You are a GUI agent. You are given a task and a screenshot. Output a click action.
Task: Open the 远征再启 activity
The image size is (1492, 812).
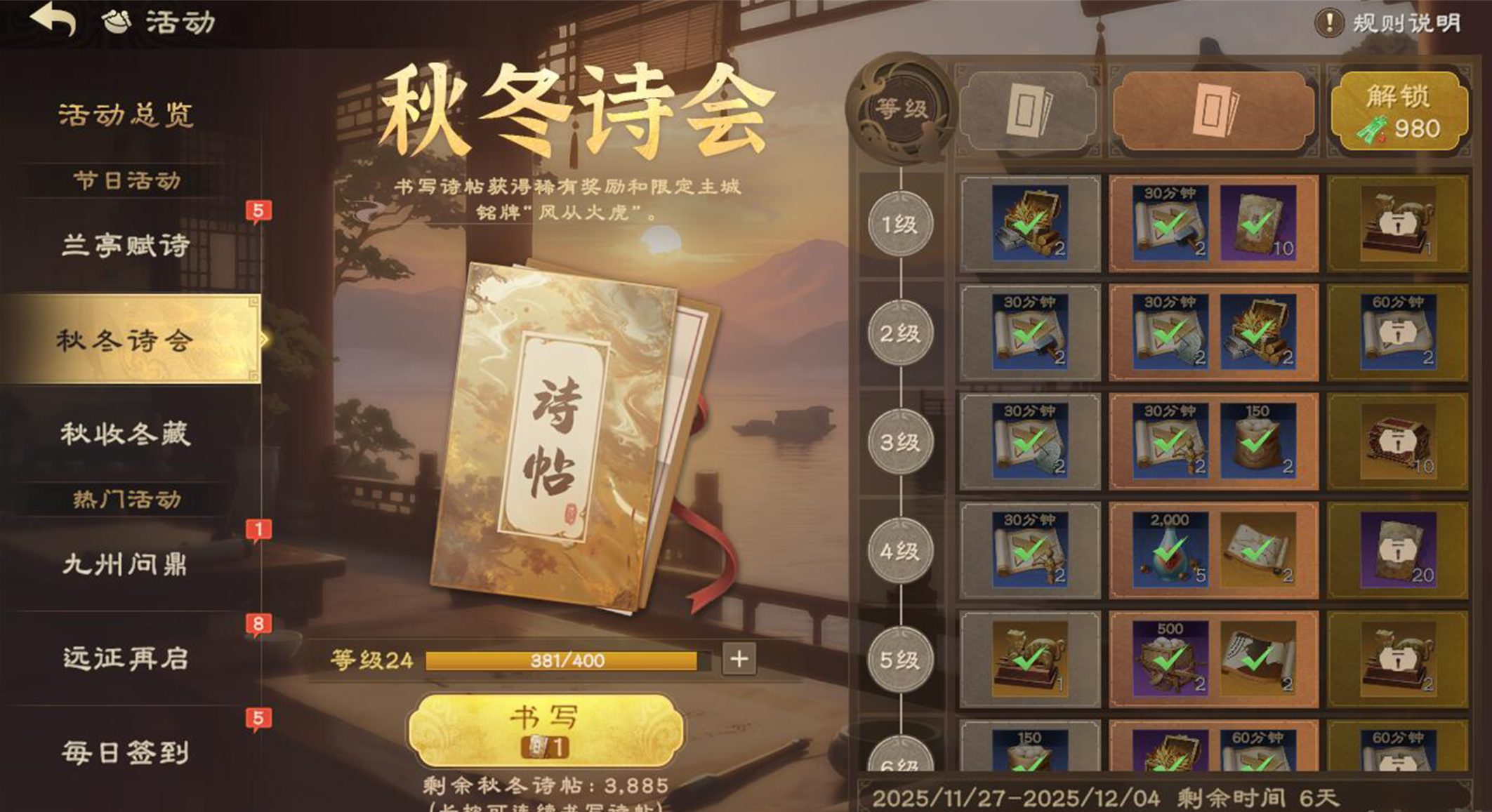(x=126, y=658)
